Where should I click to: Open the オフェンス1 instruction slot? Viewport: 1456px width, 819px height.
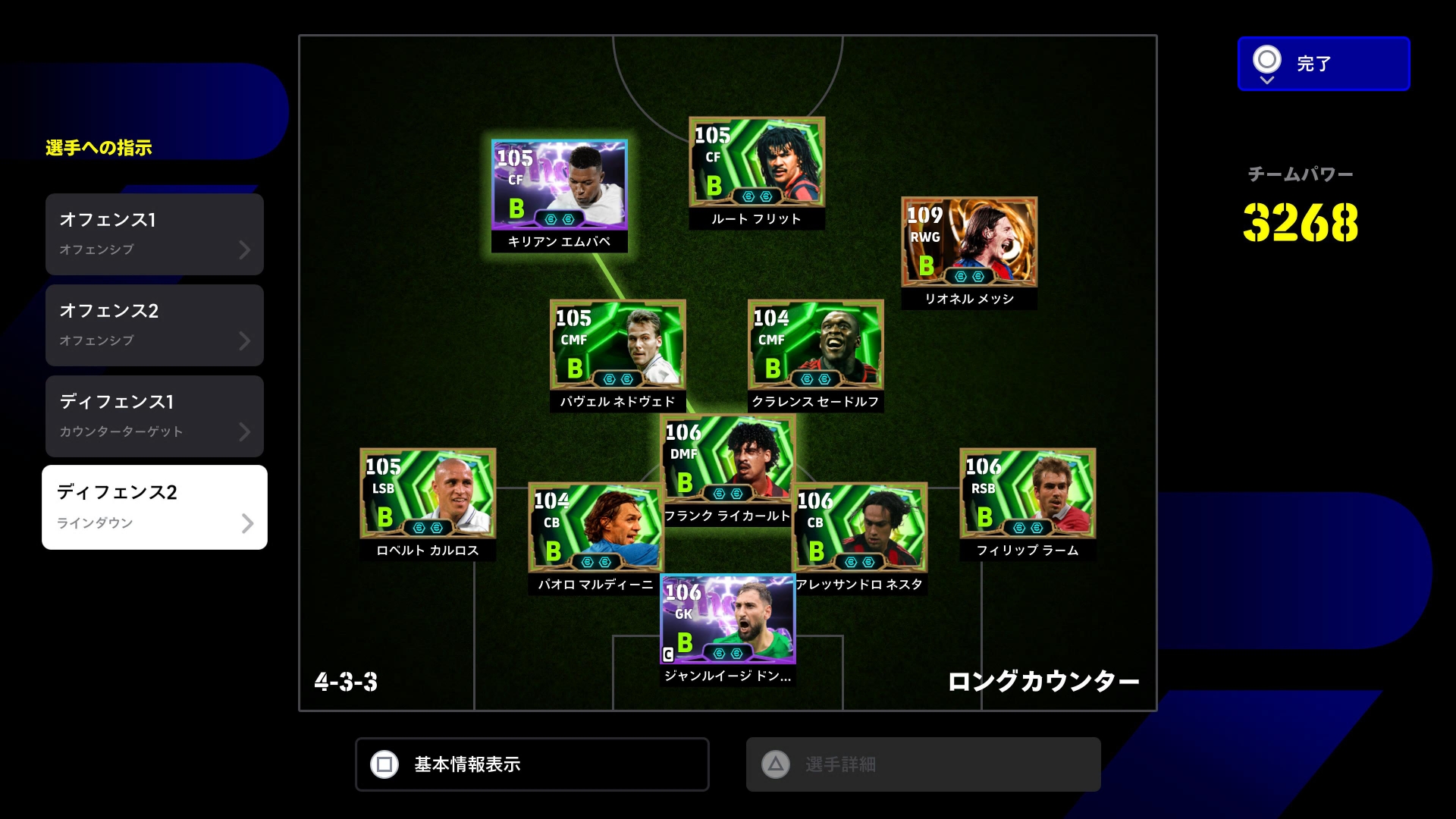155,234
